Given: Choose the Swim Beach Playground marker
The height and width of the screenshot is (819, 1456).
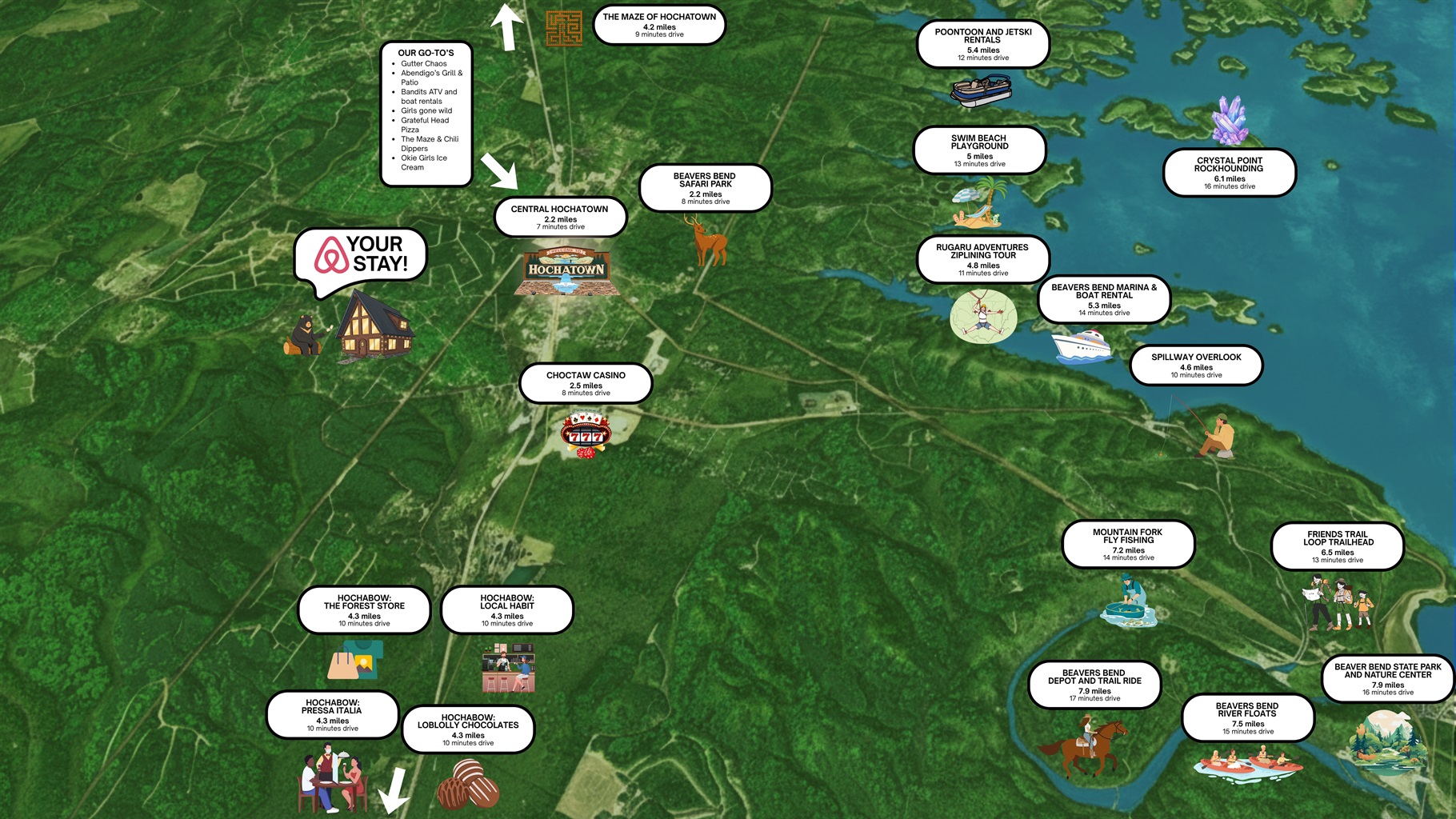Looking at the screenshot, I should pos(979,150).
